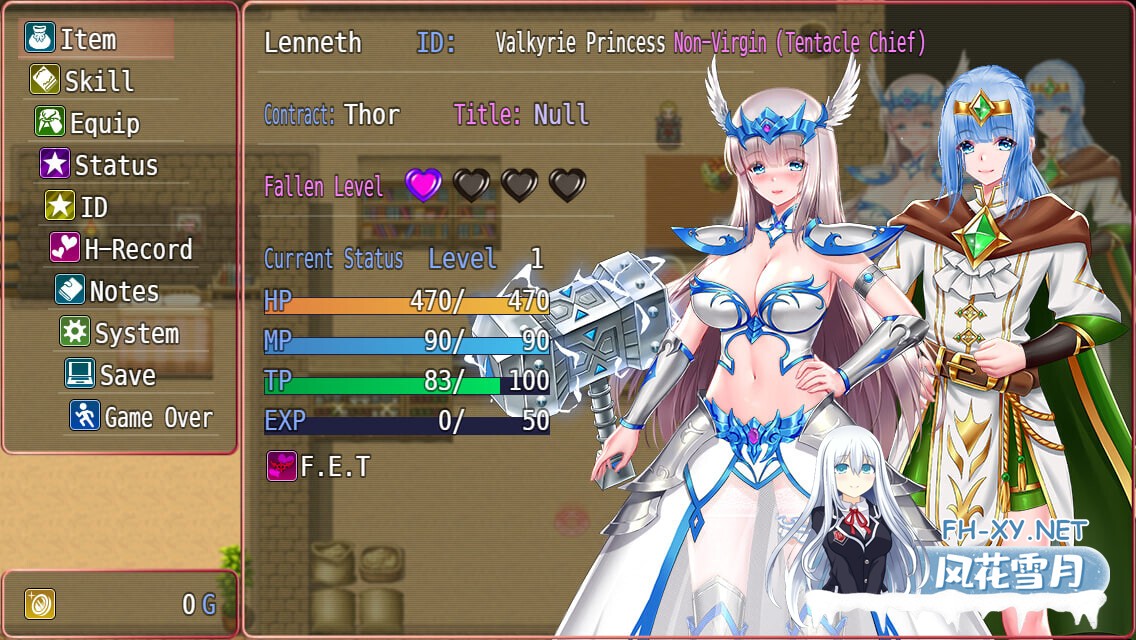Select the Skill menu entry
This screenshot has height=640, width=1136.
tap(98, 81)
